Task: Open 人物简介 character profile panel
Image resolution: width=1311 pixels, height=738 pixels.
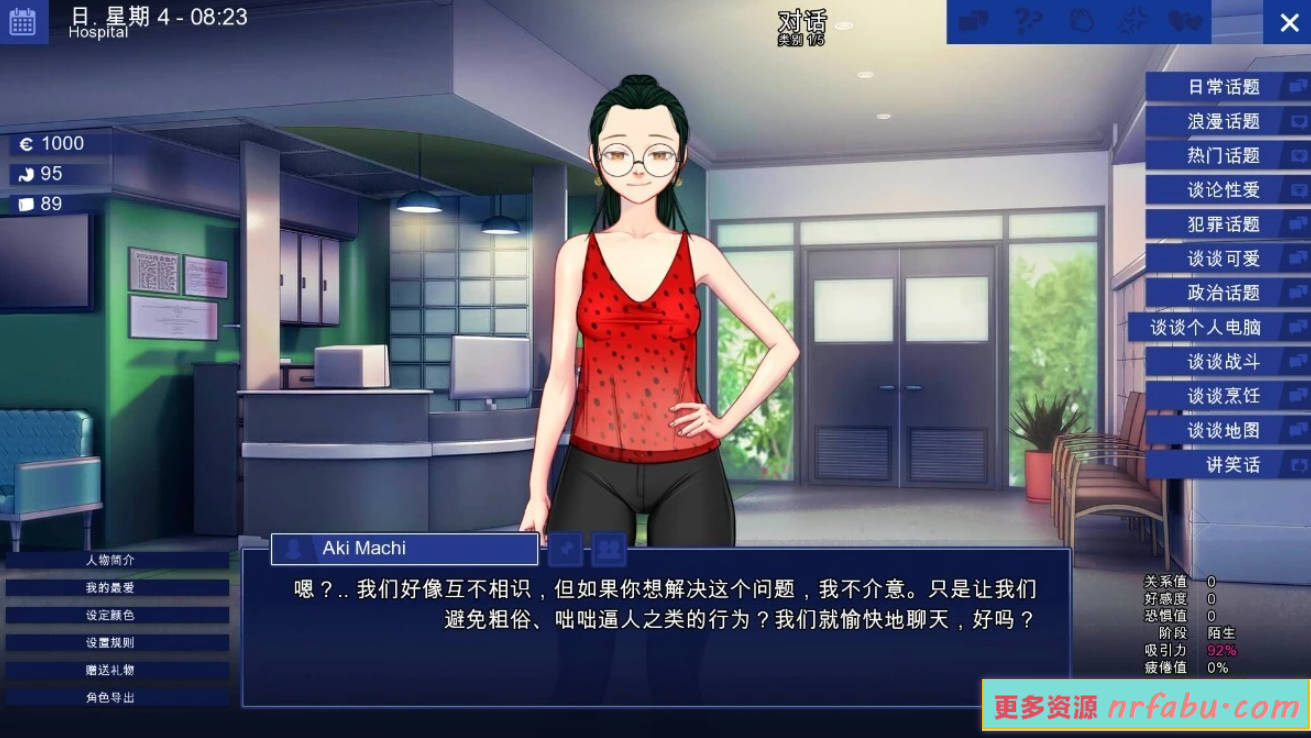Action: [112, 560]
